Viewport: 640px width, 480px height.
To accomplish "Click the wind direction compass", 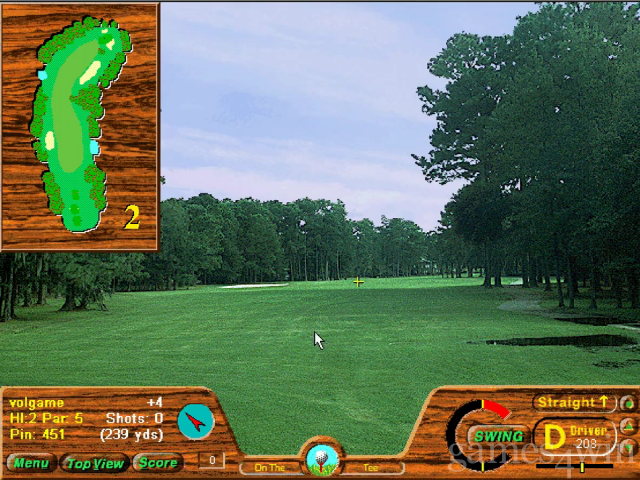I will coord(196,422).
